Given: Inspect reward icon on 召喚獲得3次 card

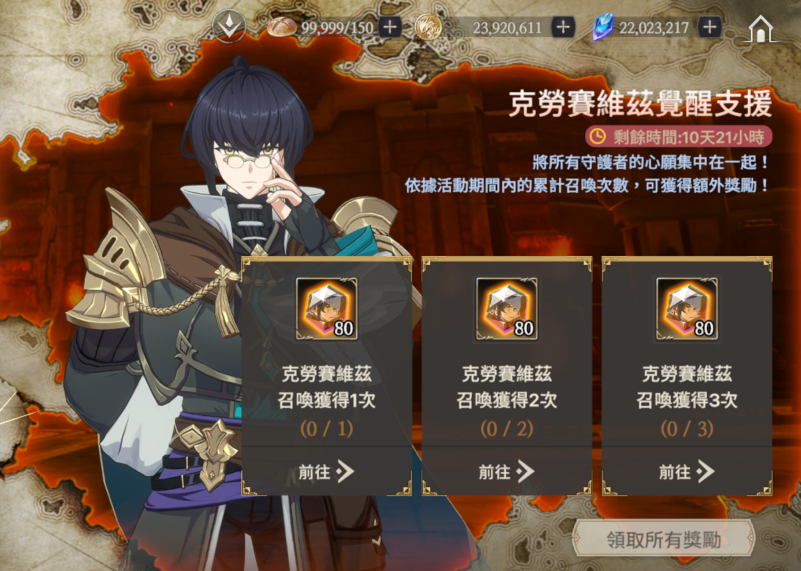Looking at the screenshot, I should point(687,309).
